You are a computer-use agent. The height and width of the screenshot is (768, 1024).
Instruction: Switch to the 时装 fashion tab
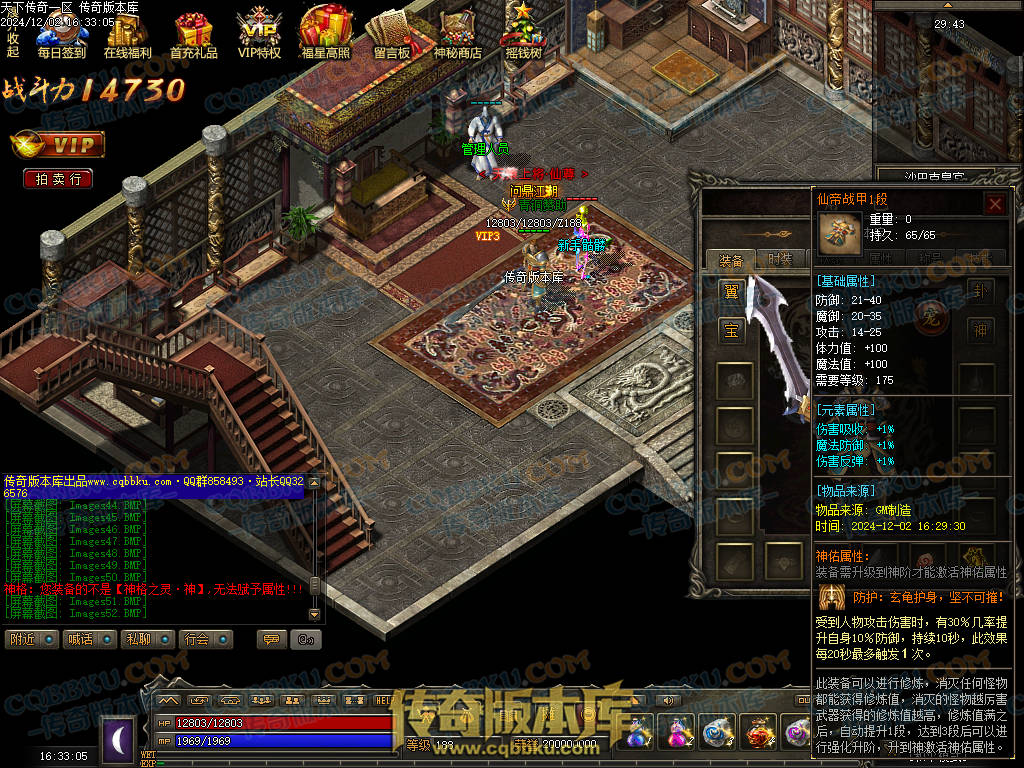click(x=780, y=260)
